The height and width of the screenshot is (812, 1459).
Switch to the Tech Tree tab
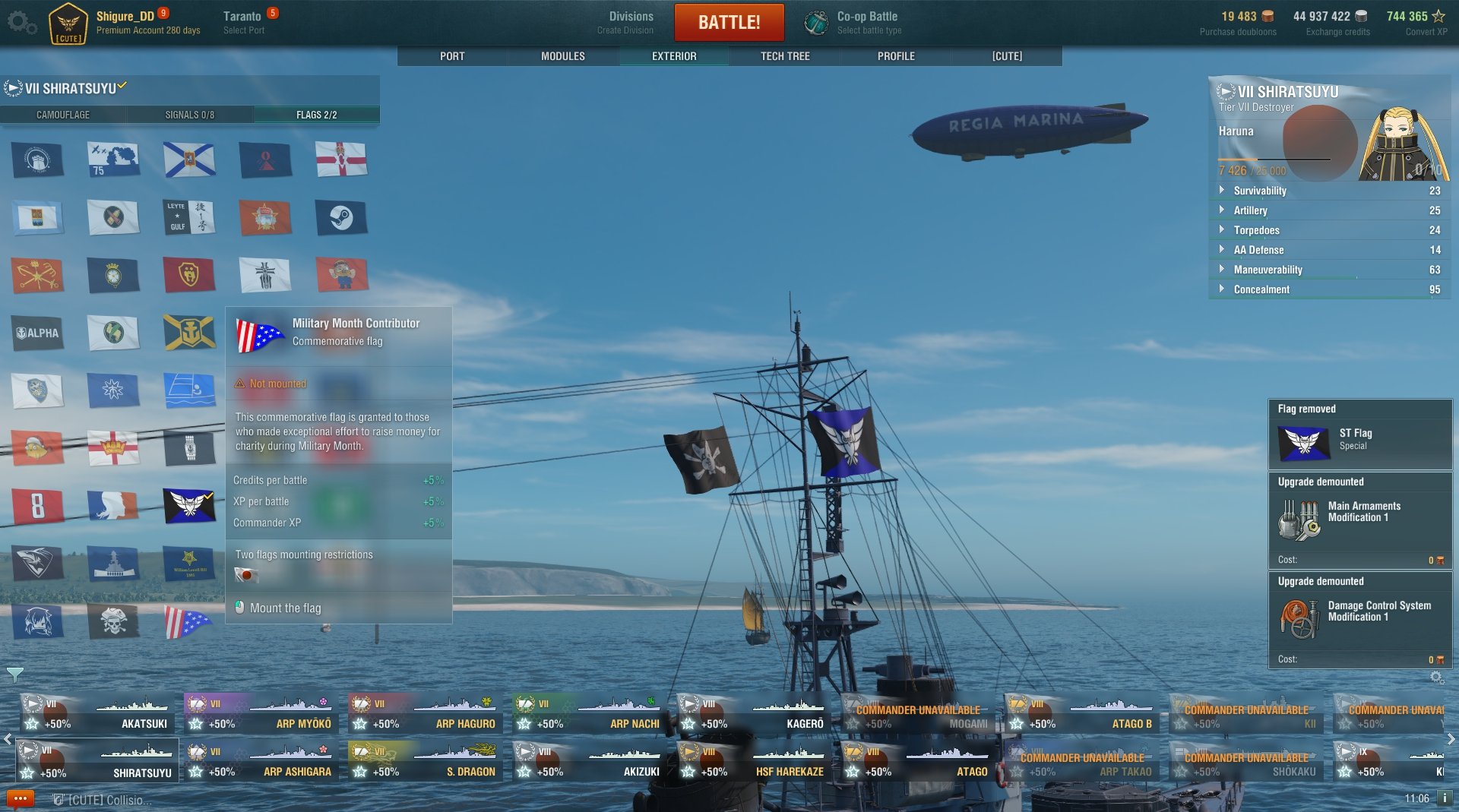(785, 56)
